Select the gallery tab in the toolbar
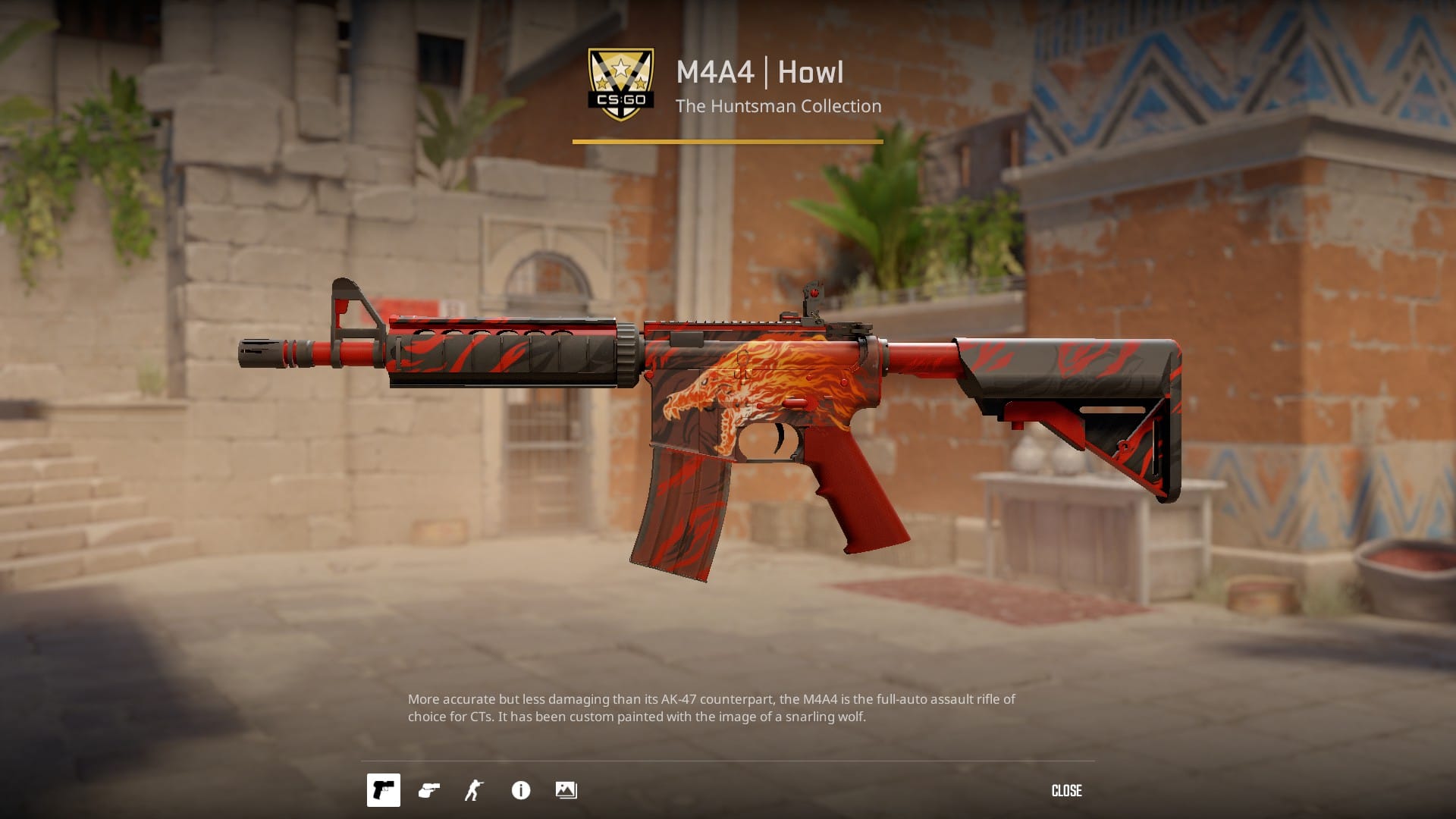This screenshot has height=819, width=1456. point(566,791)
